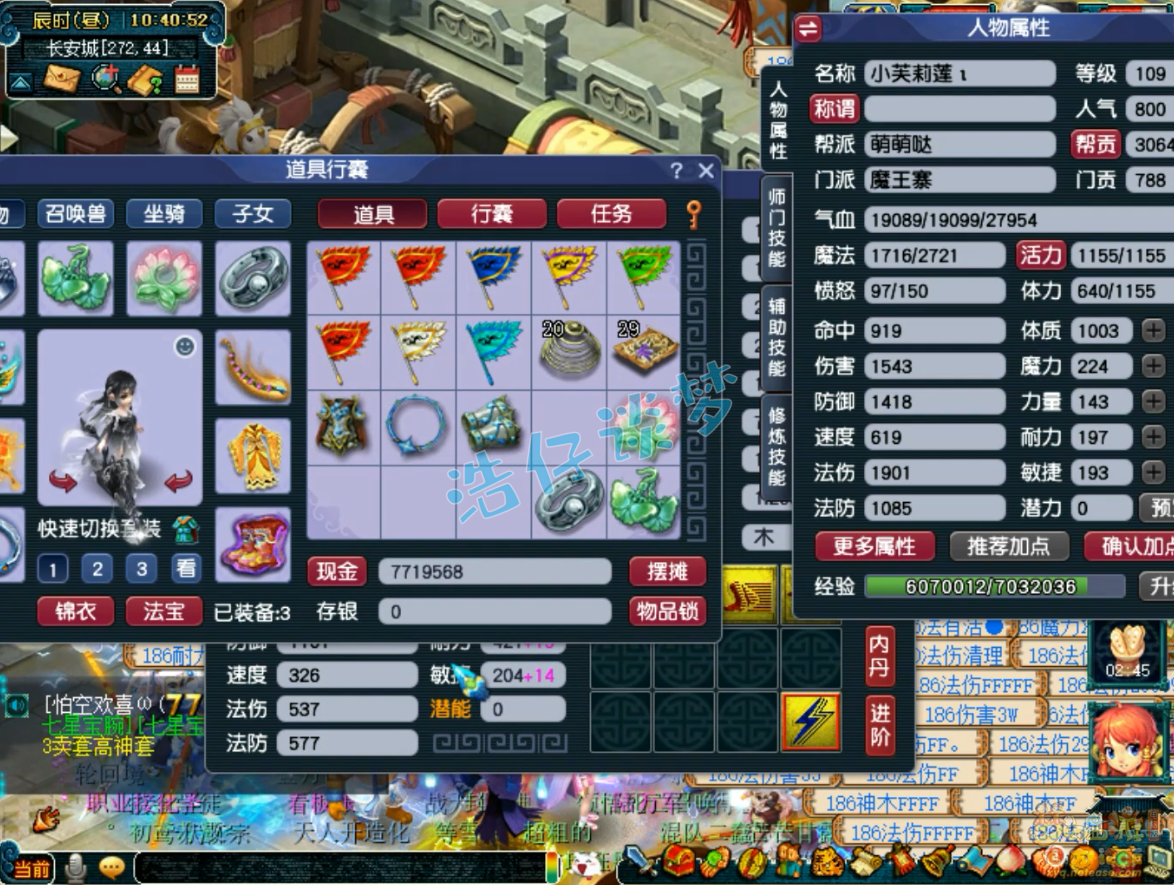Open the 锦衣 costume panel
This screenshot has width=1174, height=885.
click(x=76, y=610)
